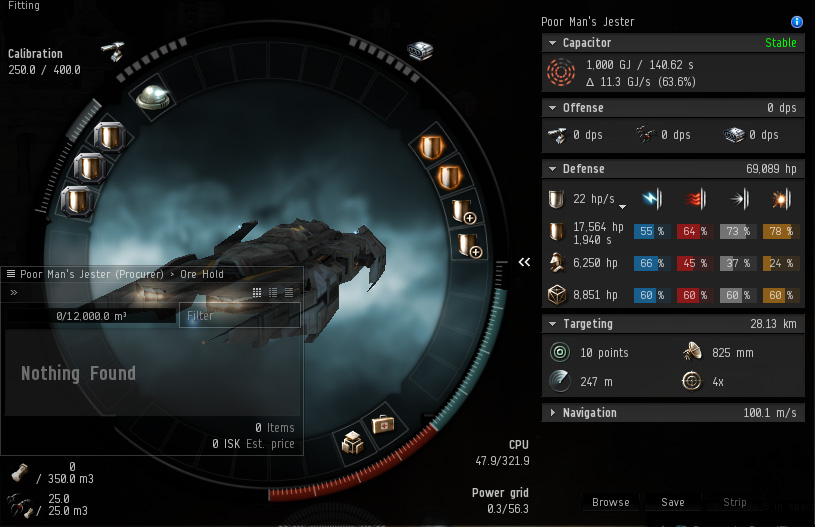This screenshot has height=527, width=815.
Task: Select the dome-shaped module in the high slot
Action: 153,97
